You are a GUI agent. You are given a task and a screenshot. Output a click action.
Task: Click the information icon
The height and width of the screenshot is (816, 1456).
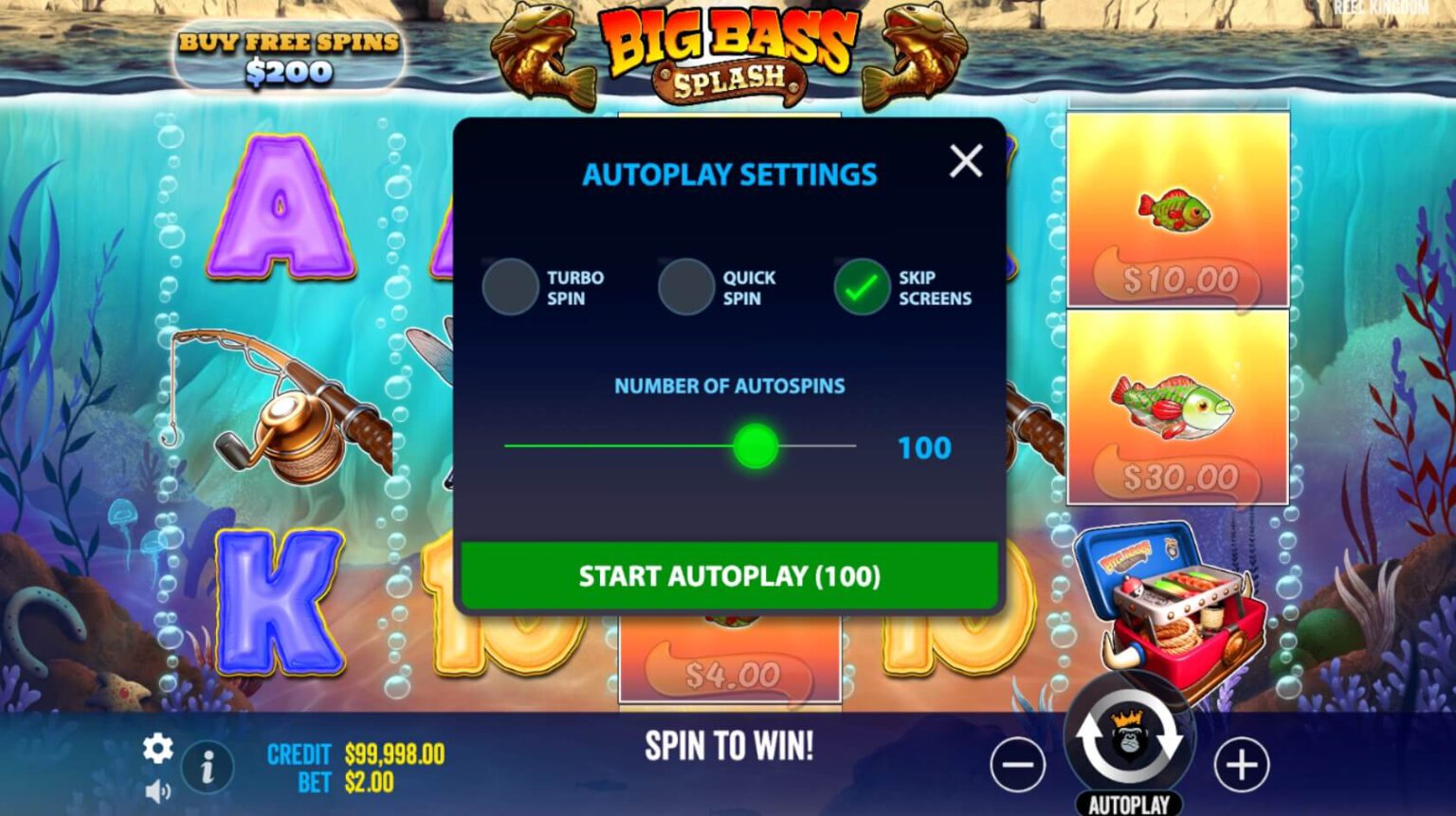tap(208, 766)
